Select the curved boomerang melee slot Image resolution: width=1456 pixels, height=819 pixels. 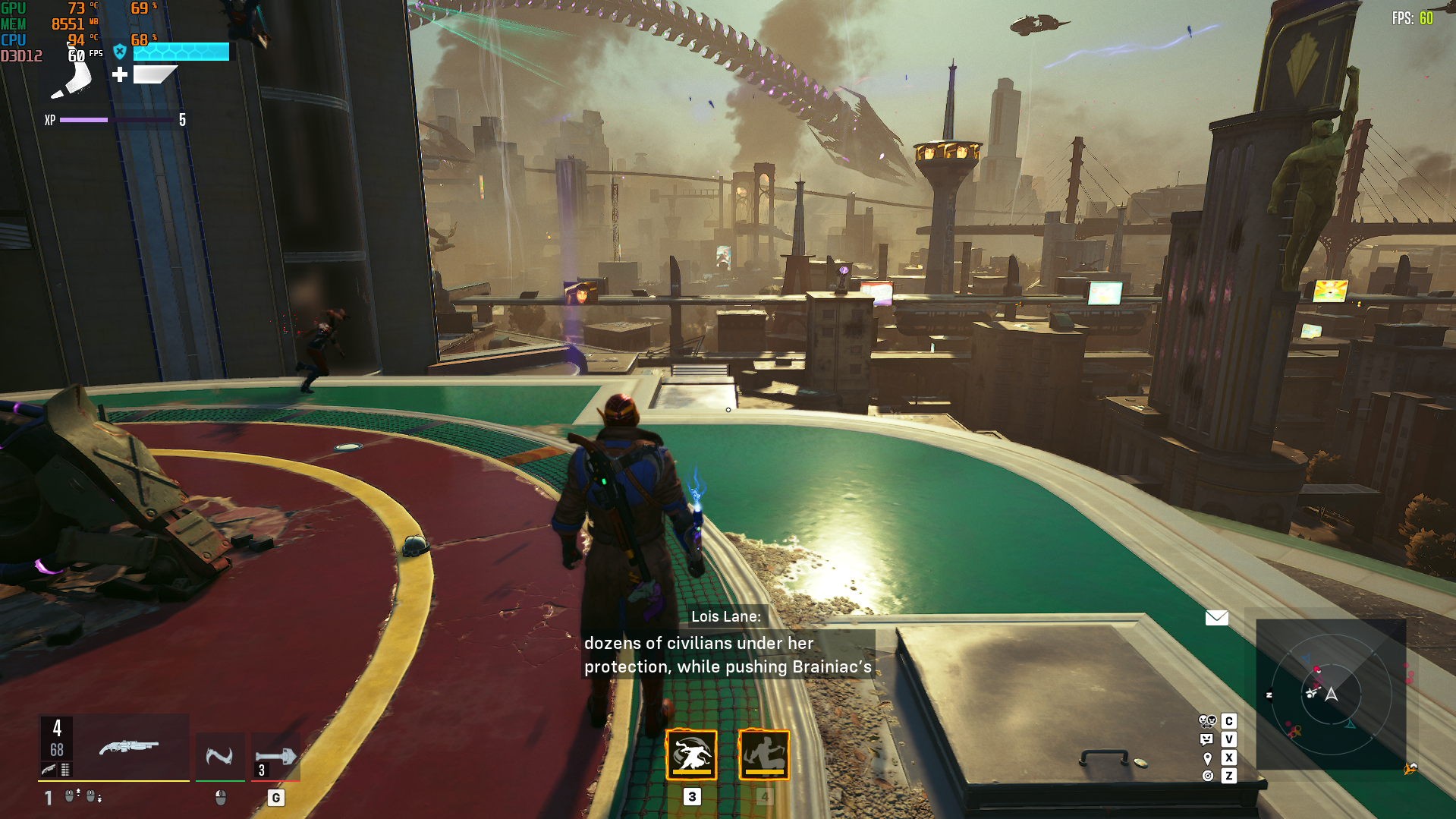pos(220,755)
